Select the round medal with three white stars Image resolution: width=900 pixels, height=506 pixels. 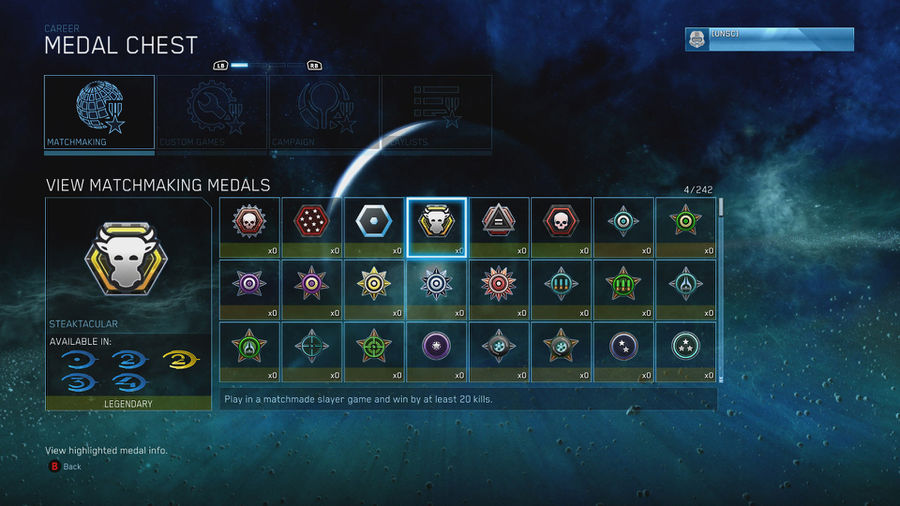click(685, 352)
